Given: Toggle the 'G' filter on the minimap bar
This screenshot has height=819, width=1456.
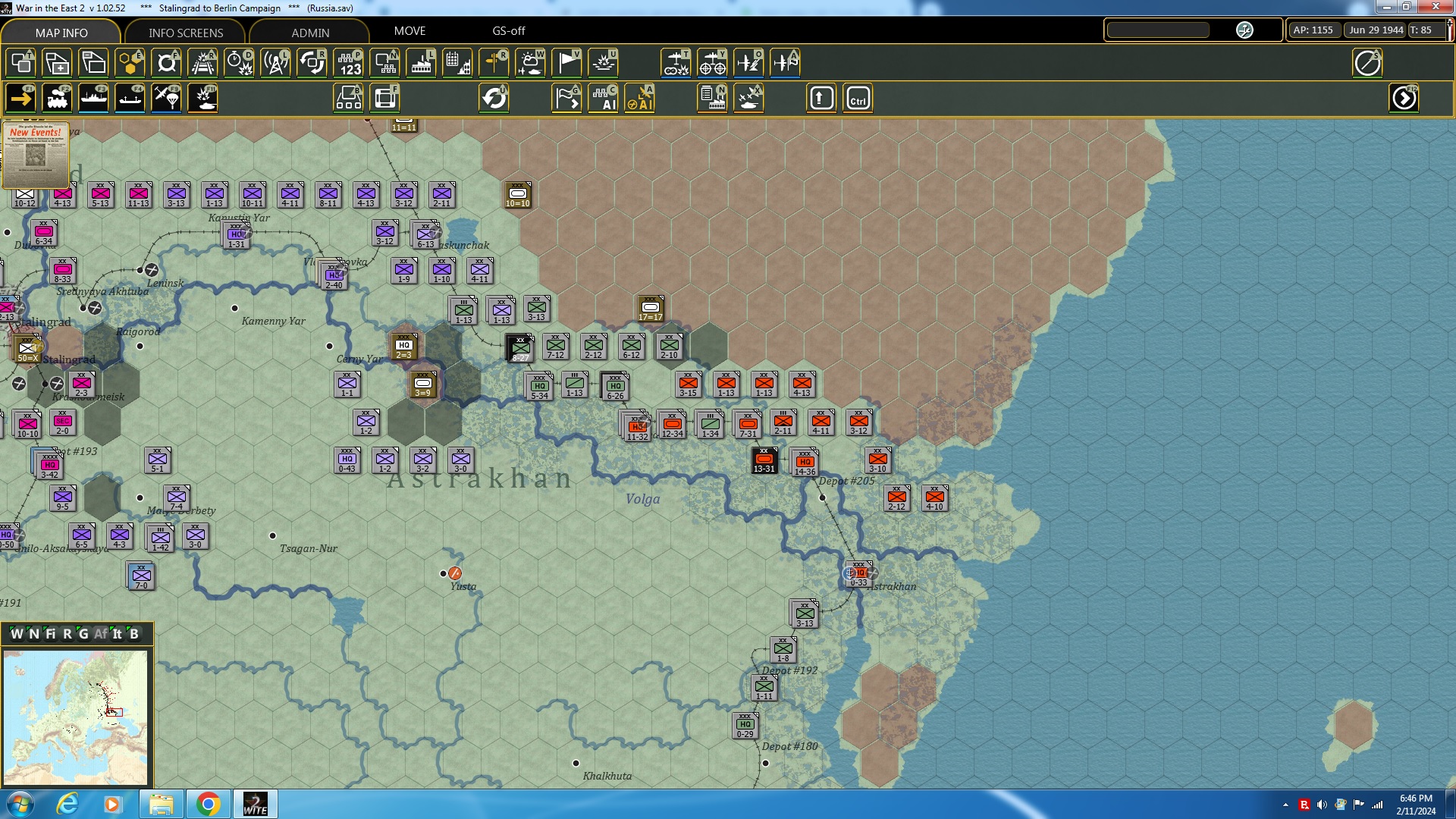Looking at the screenshot, I should (83, 634).
